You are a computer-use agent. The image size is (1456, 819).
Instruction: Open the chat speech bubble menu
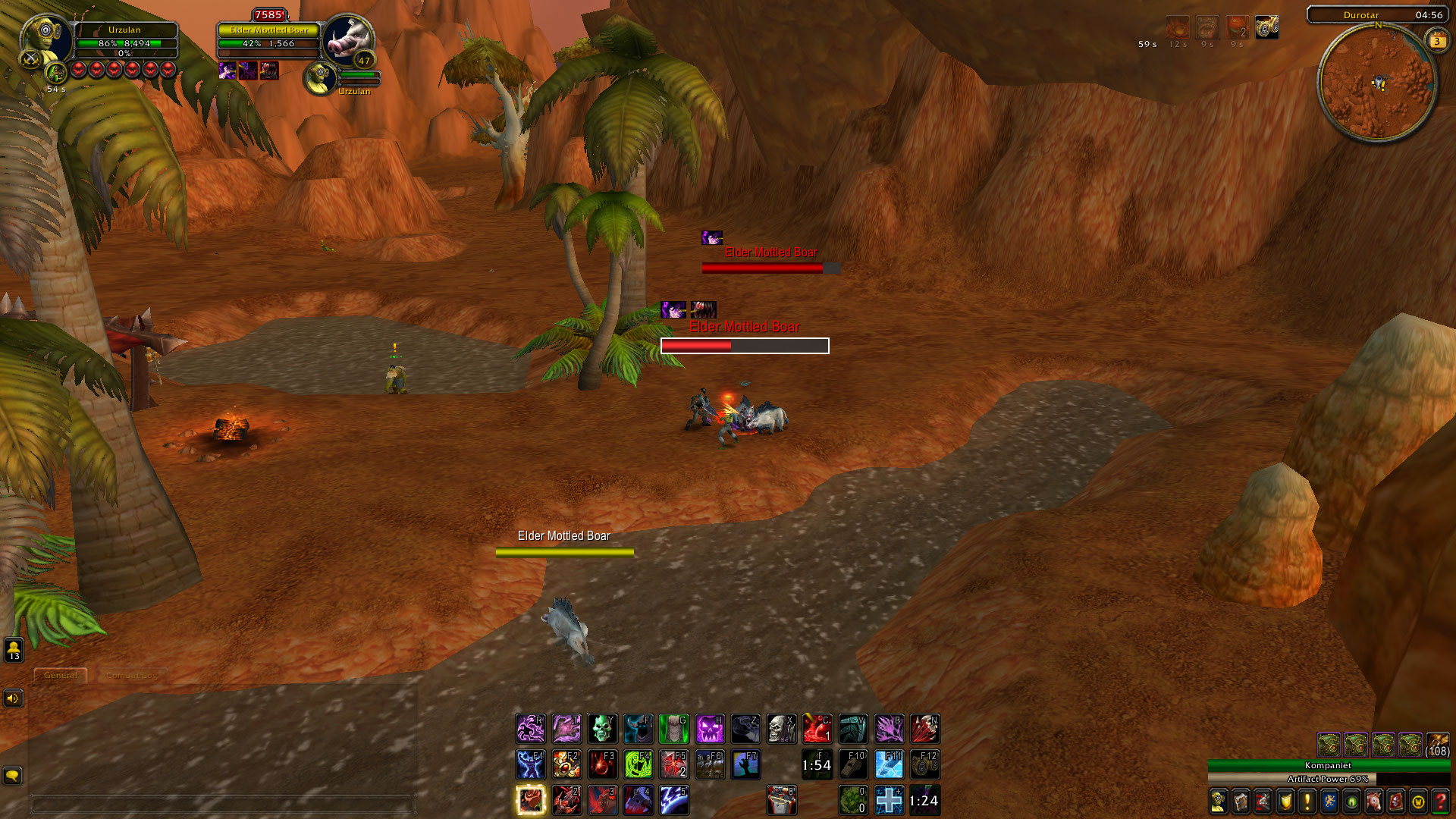(x=13, y=775)
